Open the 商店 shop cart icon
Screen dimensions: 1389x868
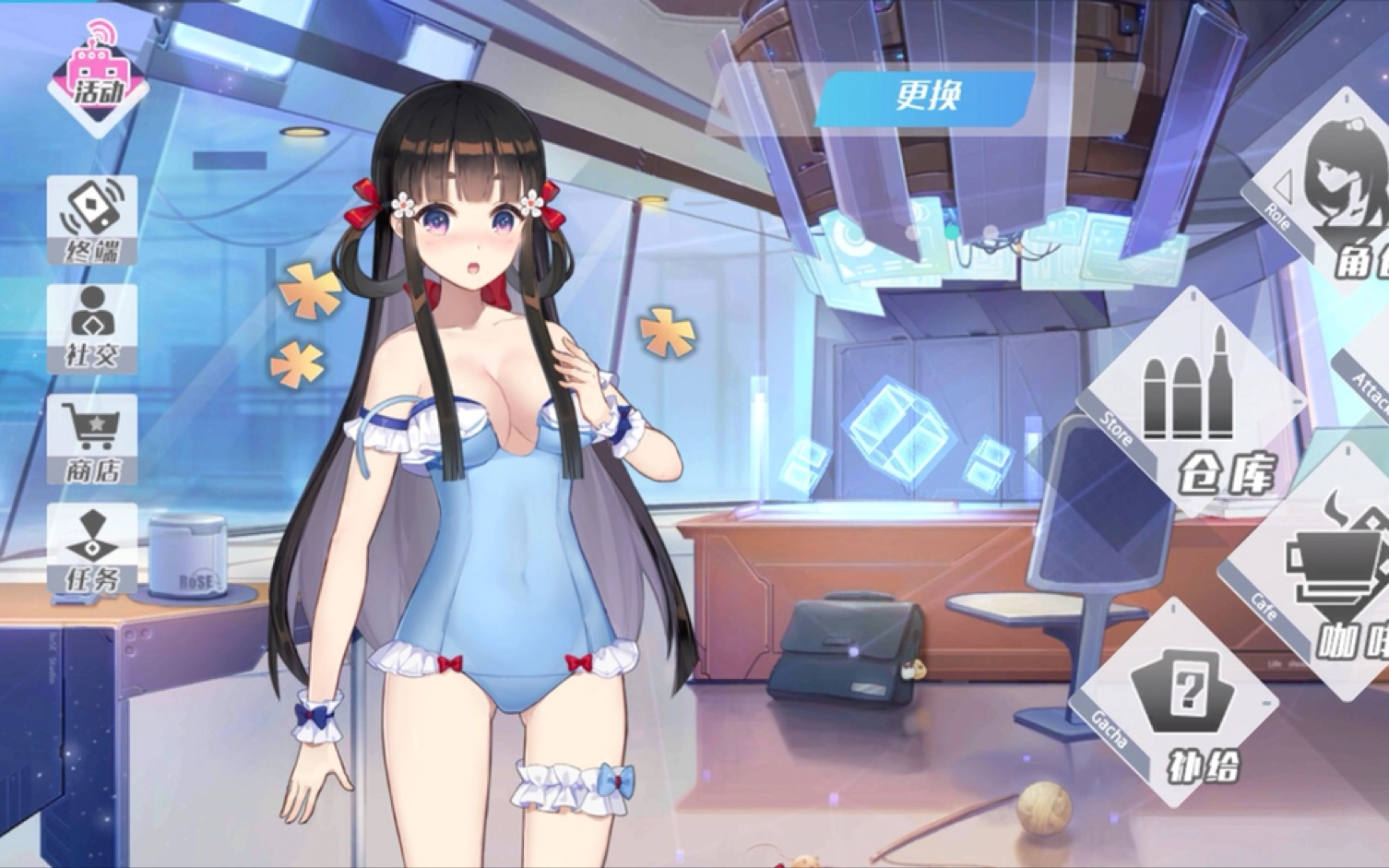(x=93, y=440)
